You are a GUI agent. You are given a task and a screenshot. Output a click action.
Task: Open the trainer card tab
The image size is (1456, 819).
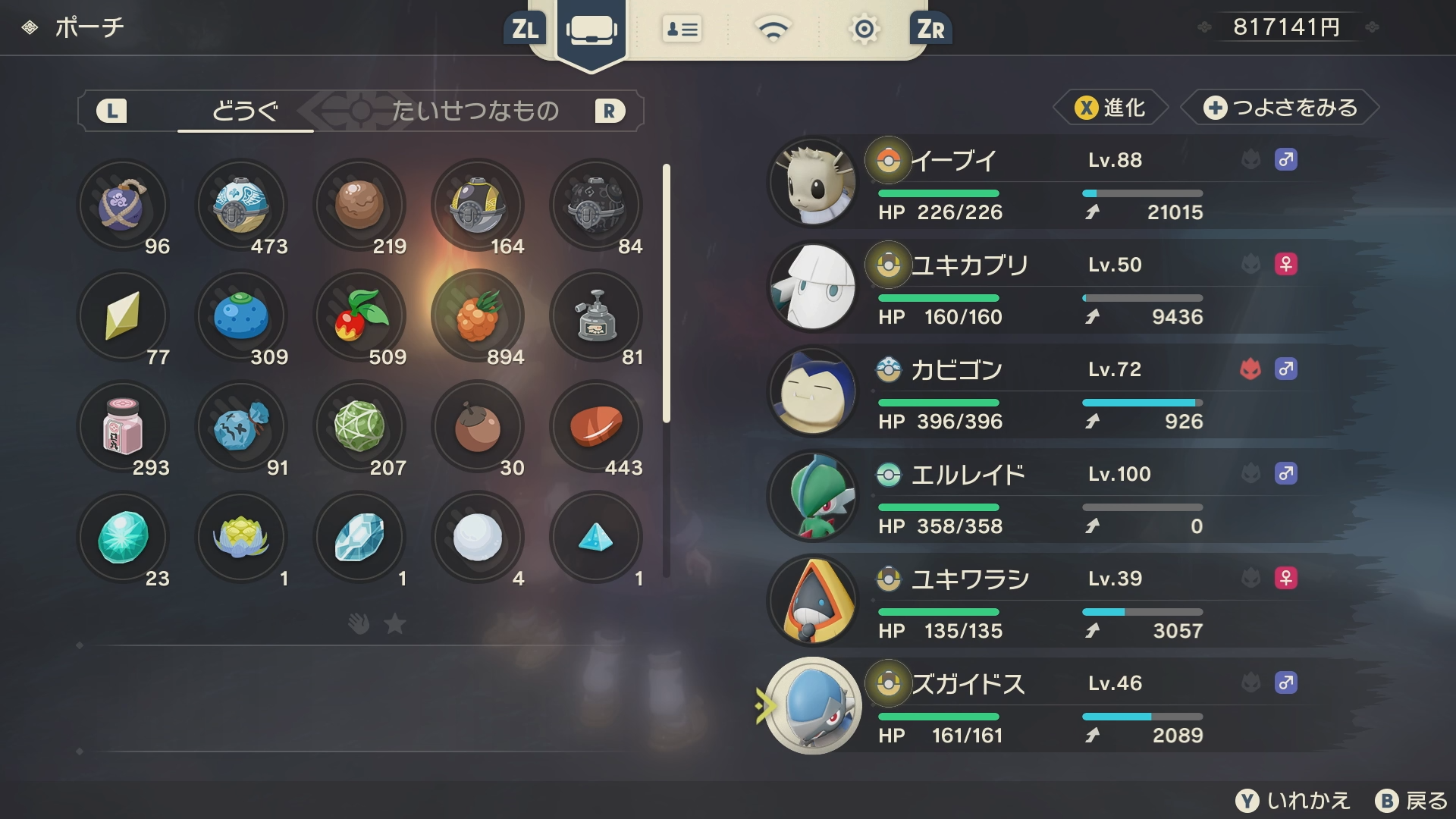[x=682, y=30]
